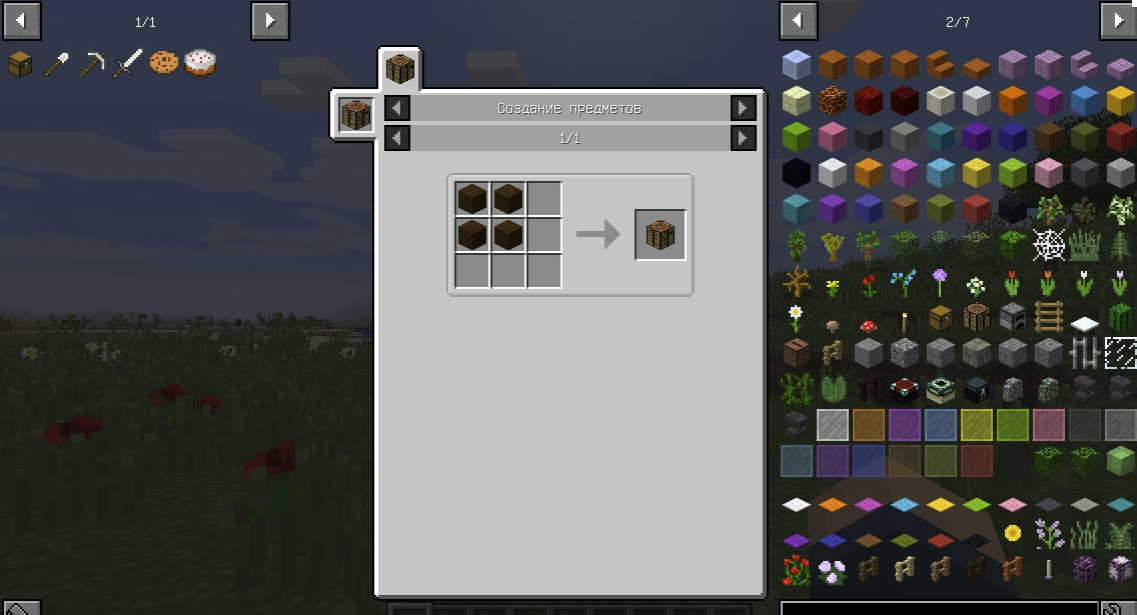Select the red mushroom in the item list
This screenshot has width=1137, height=615.
pos(868,323)
